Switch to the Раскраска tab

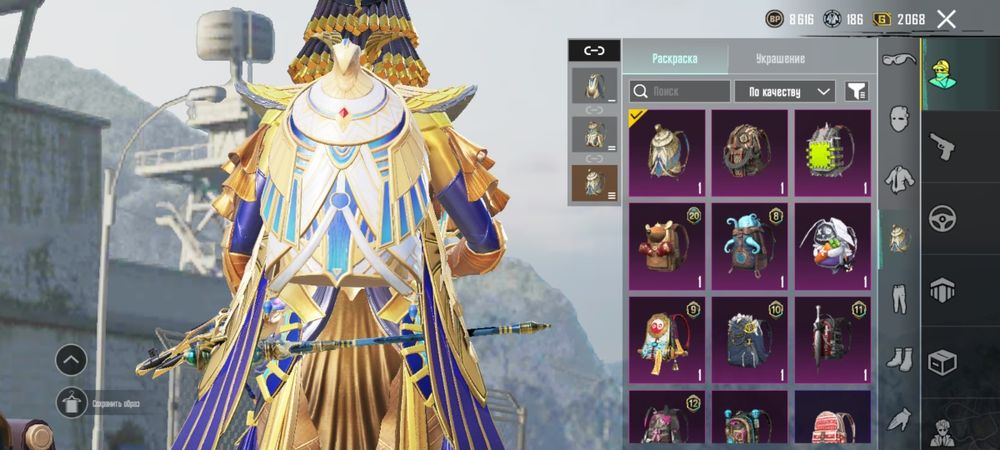(674, 58)
